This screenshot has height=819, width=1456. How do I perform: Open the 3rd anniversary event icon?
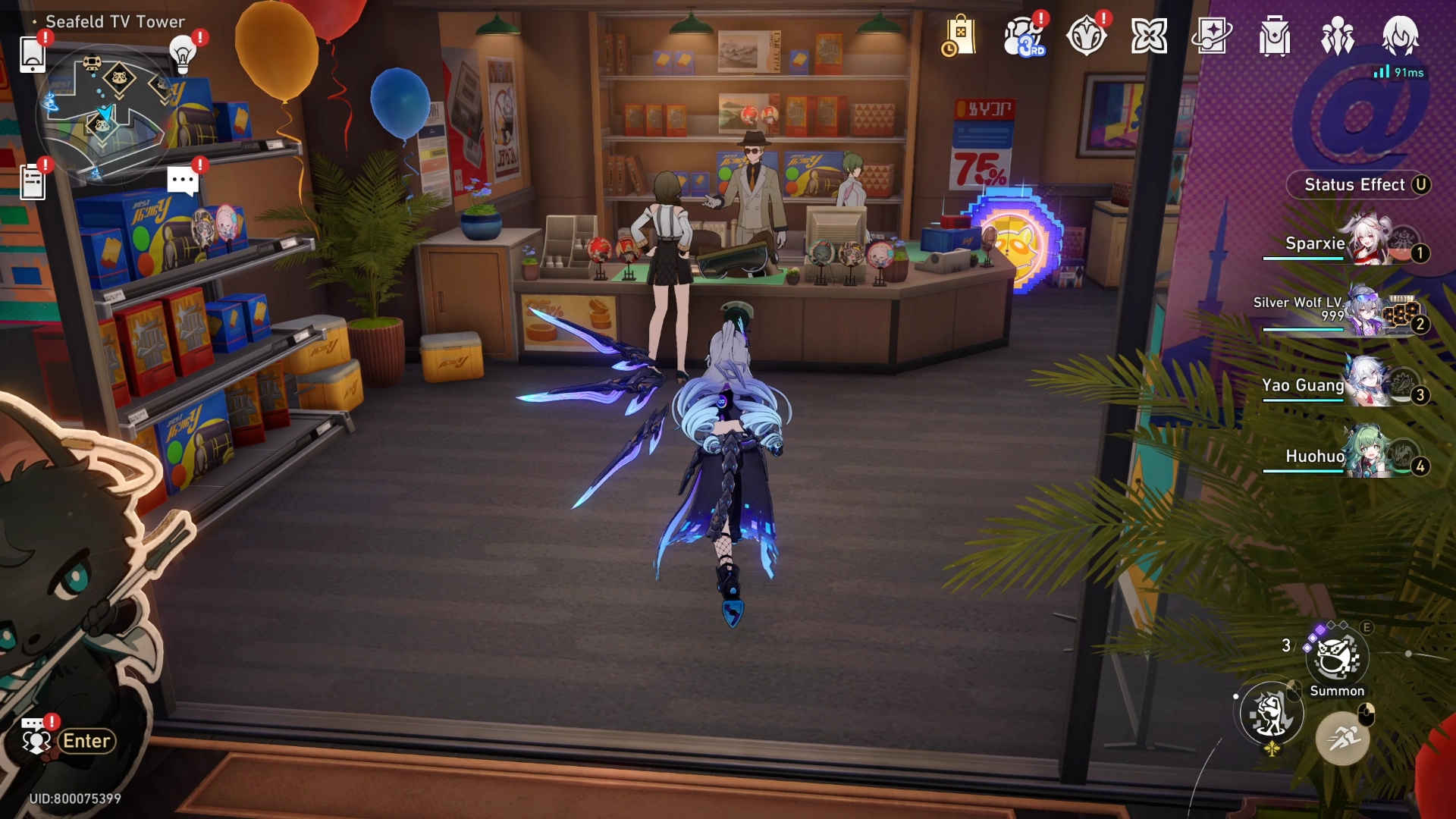(1024, 36)
